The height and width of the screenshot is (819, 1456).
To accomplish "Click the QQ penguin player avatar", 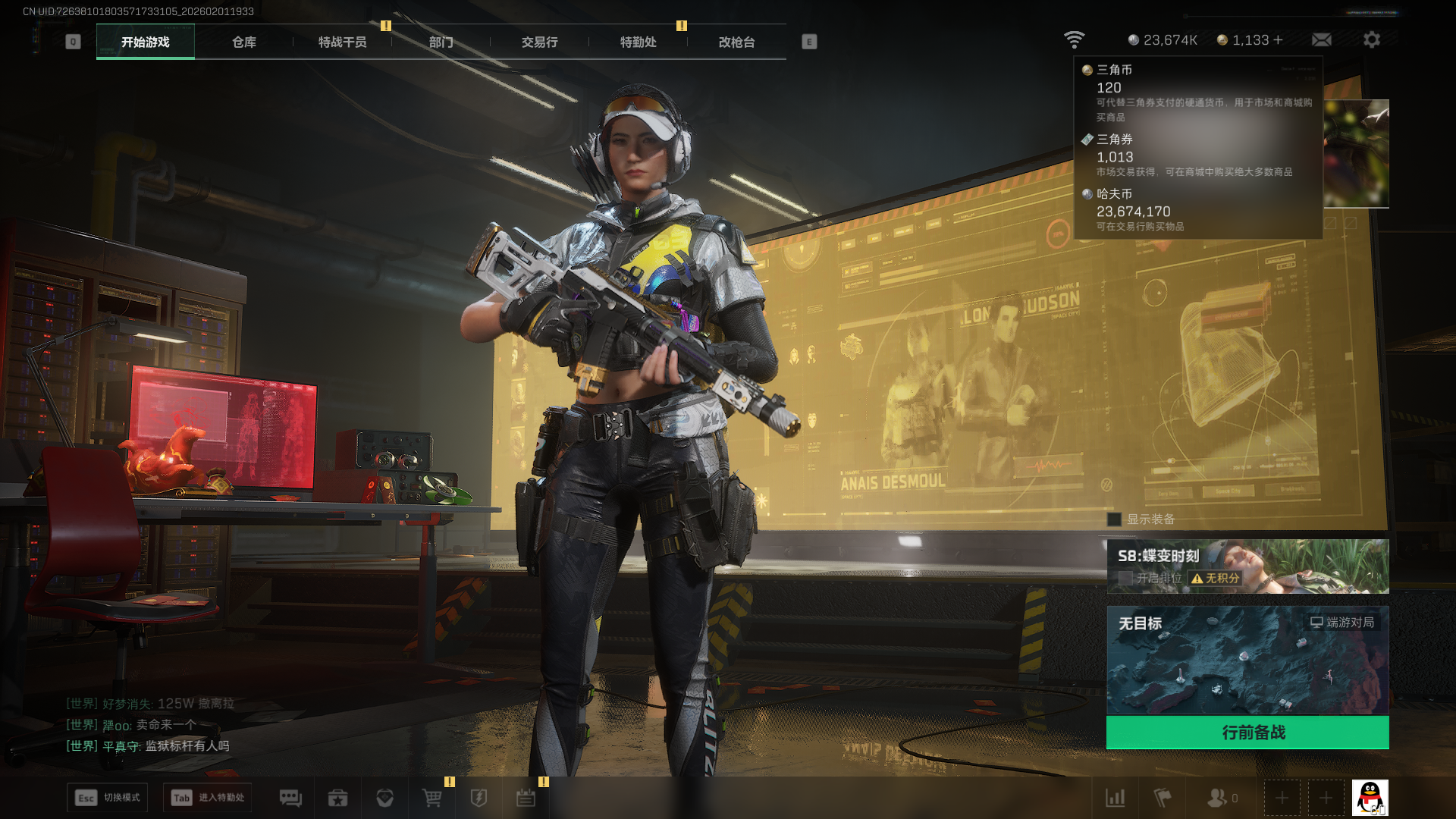I will pyautogui.click(x=1370, y=798).
